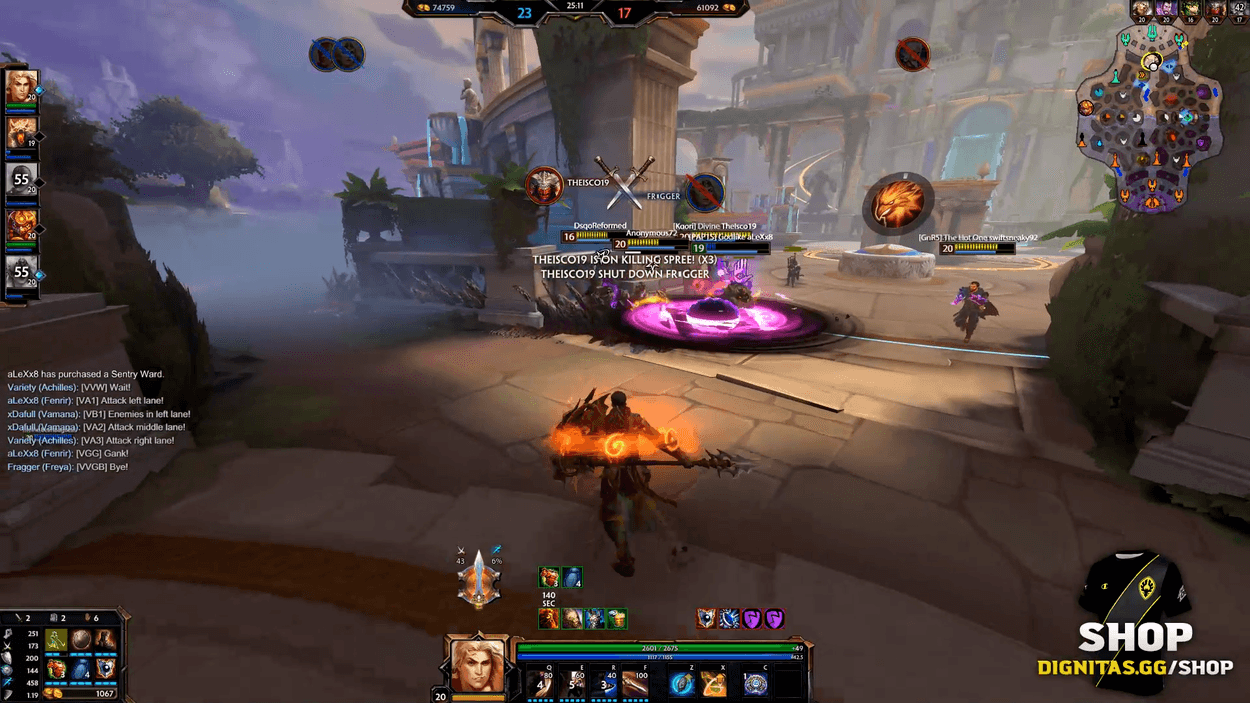The image size is (1250, 703).
Task: Use the Z relic icon
Action: point(683,684)
